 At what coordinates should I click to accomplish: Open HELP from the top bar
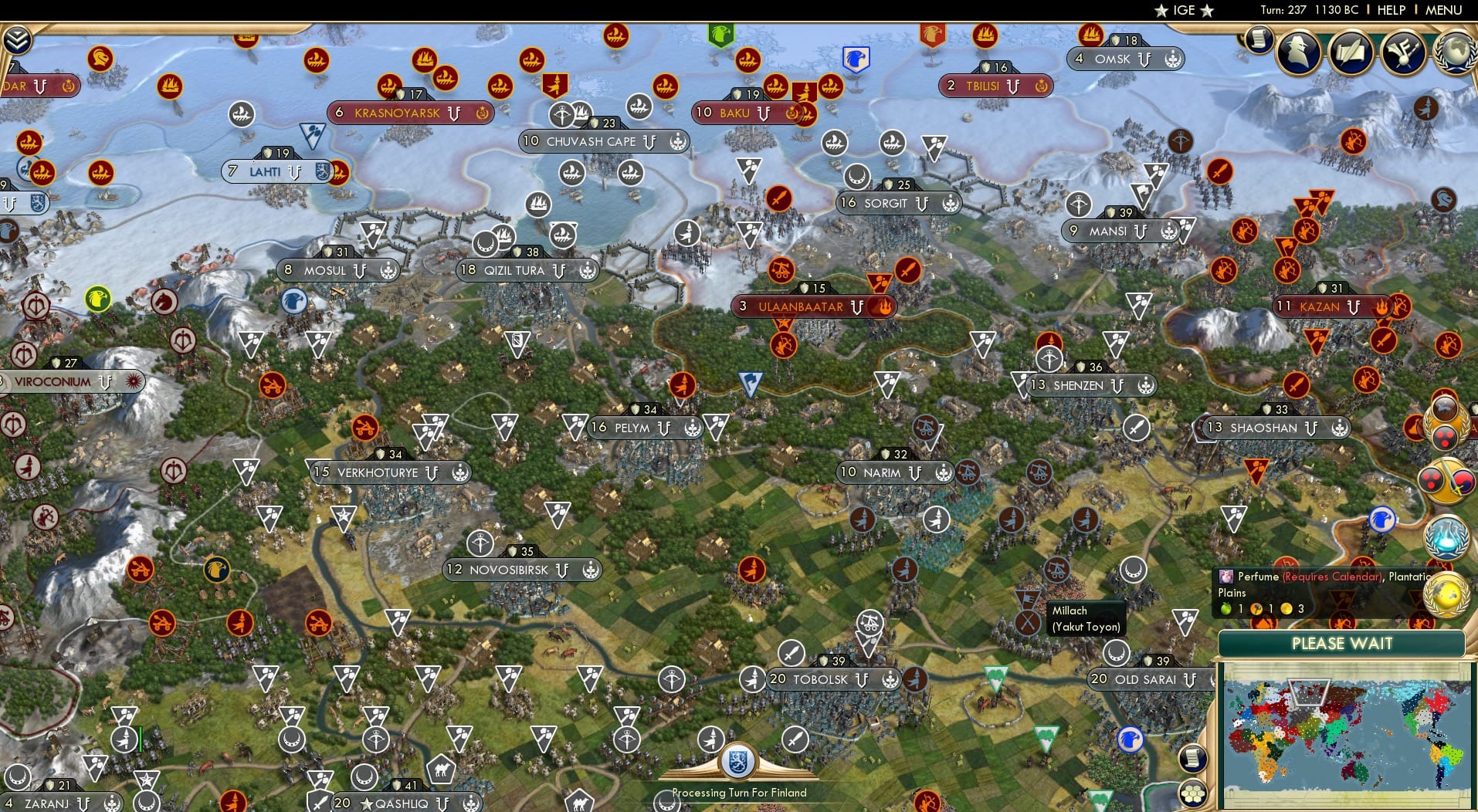click(1390, 11)
